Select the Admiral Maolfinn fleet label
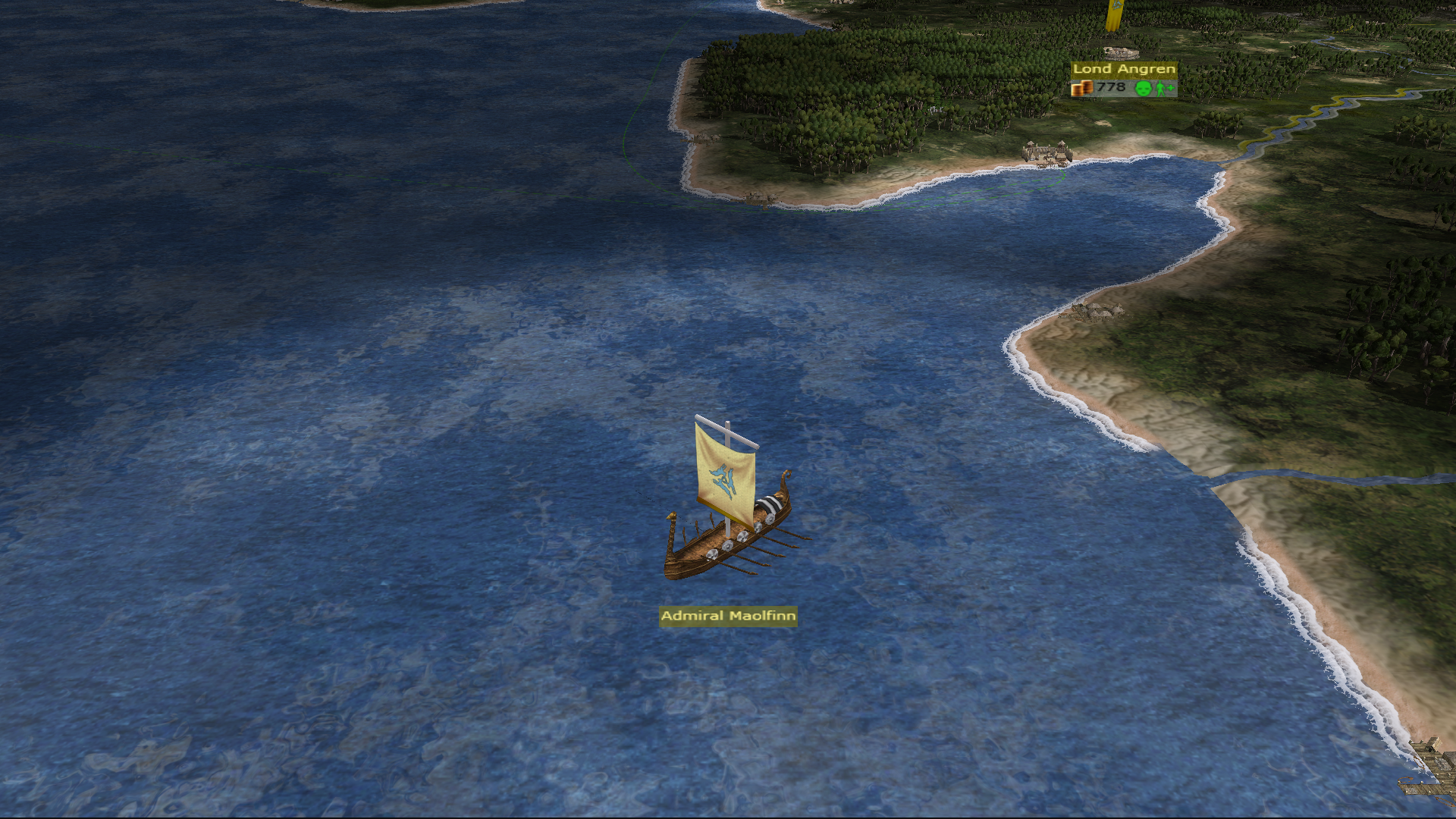The width and height of the screenshot is (1456, 819). click(x=728, y=616)
